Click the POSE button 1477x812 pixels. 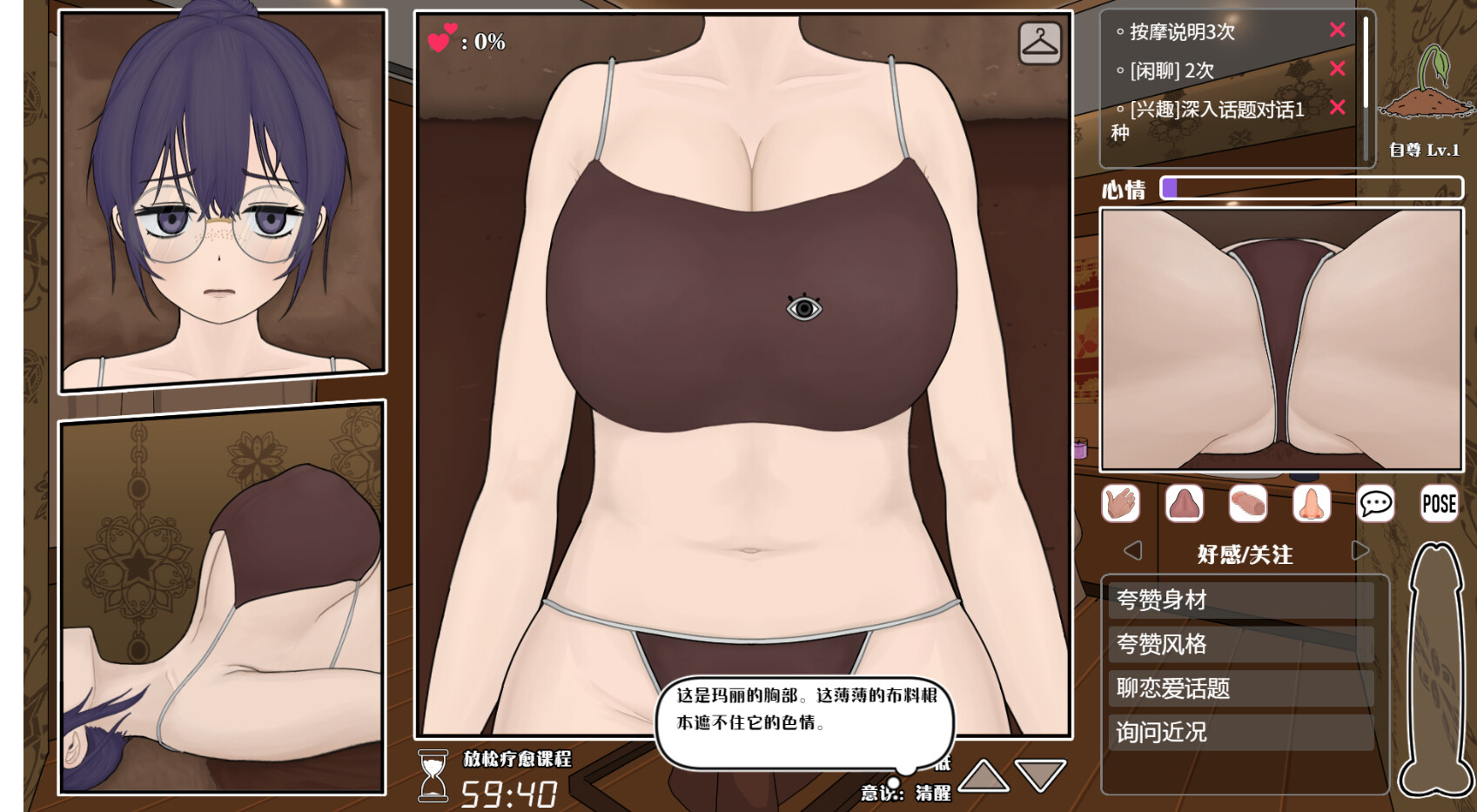(1439, 504)
